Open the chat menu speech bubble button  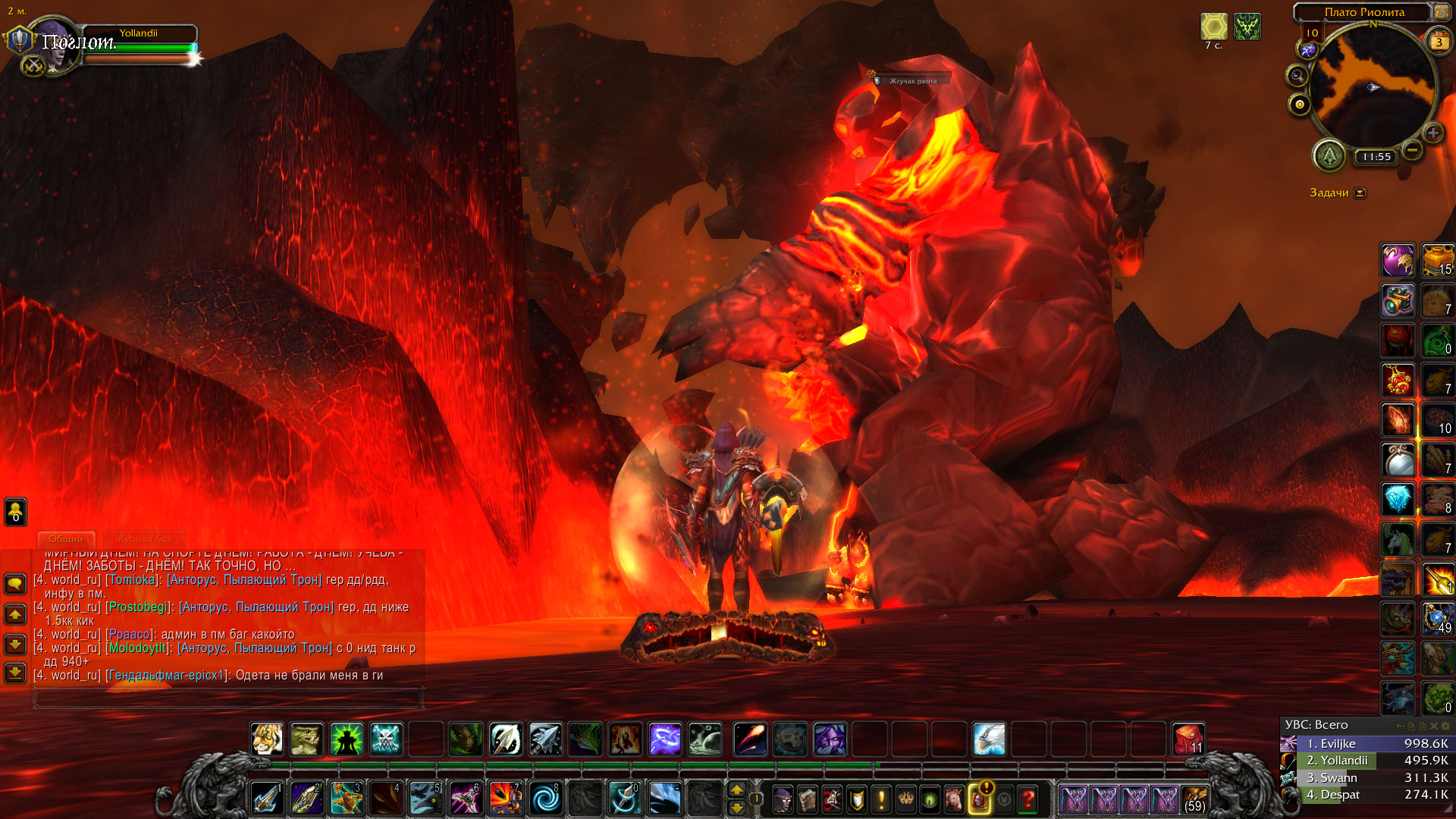pyautogui.click(x=15, y=584)
